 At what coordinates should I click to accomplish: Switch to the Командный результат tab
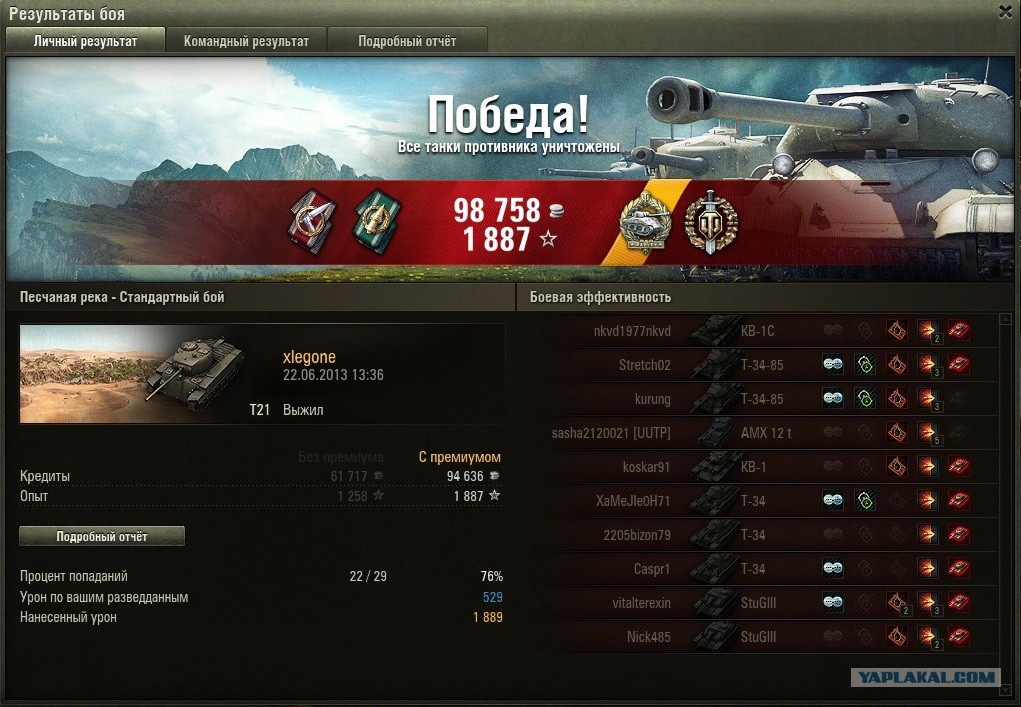[246, 41]
